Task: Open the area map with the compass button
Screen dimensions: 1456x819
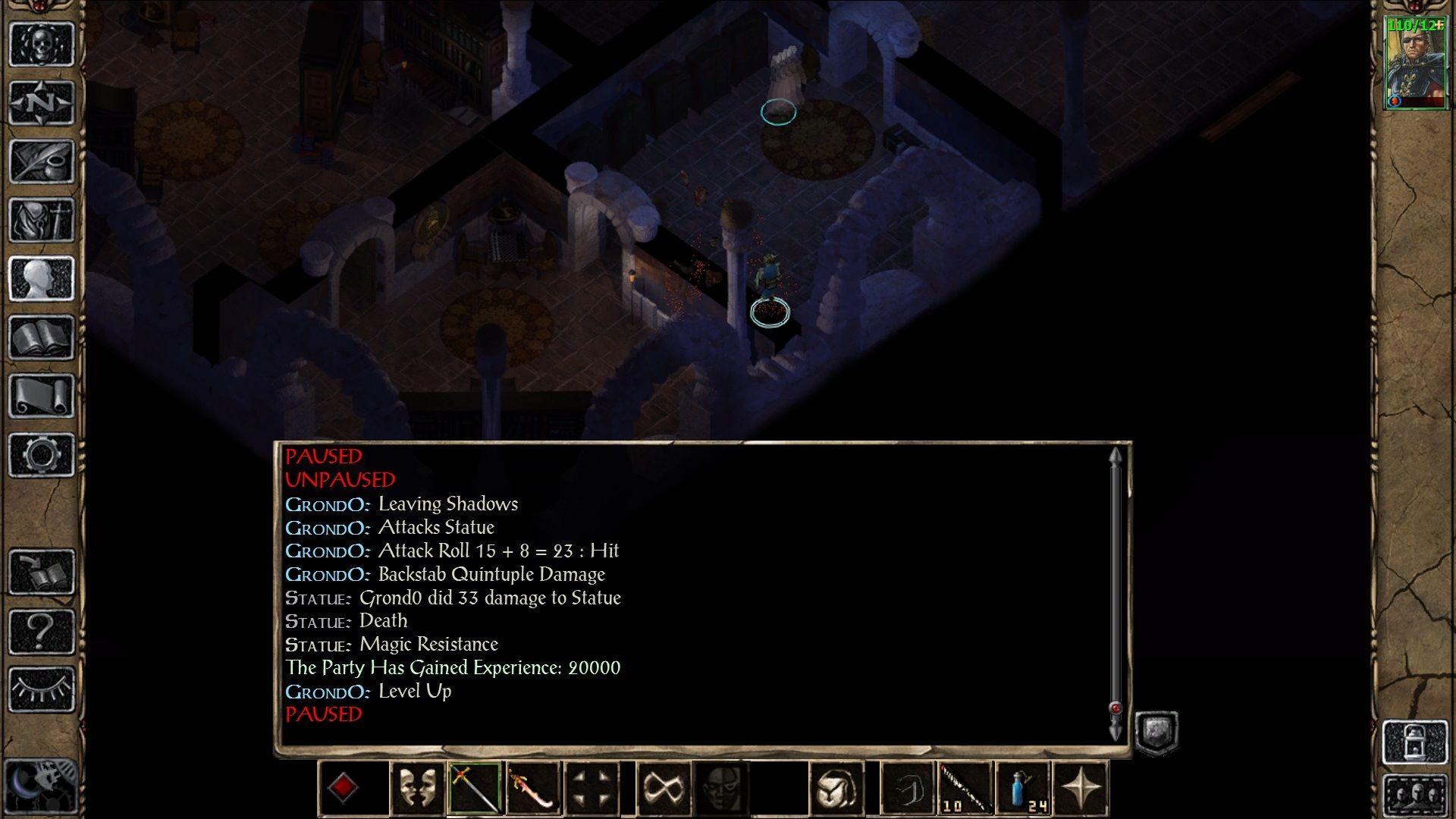Action: [42, 102]
